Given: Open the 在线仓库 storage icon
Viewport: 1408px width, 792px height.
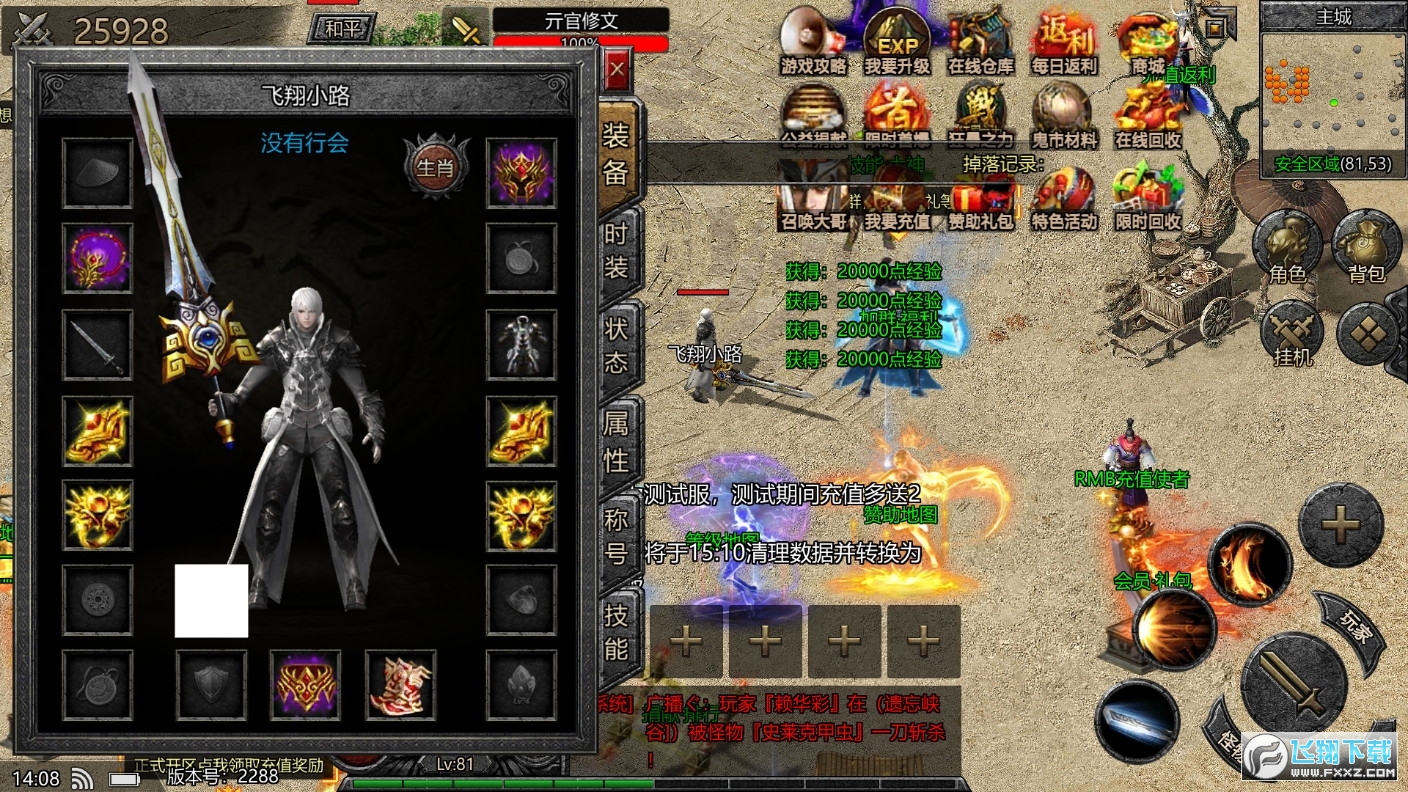Looking at the screenshot, I should pos(981,40).
